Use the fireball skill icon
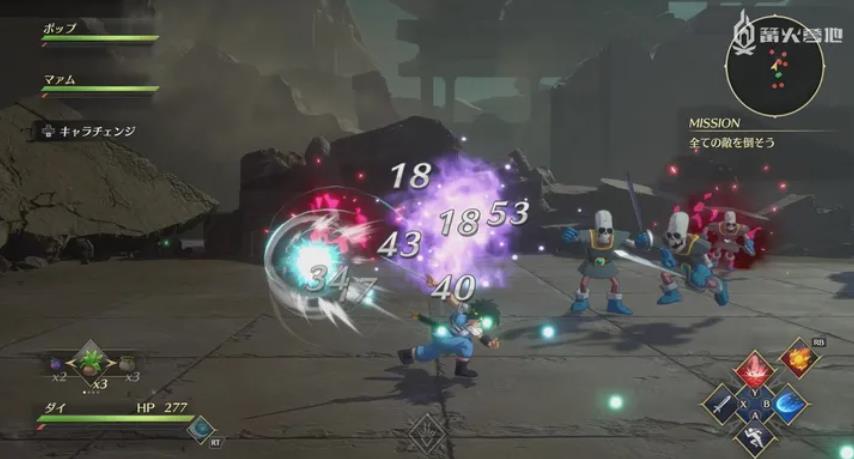Image resolution: width=854 pixels, height=459 pixels. 799,357
